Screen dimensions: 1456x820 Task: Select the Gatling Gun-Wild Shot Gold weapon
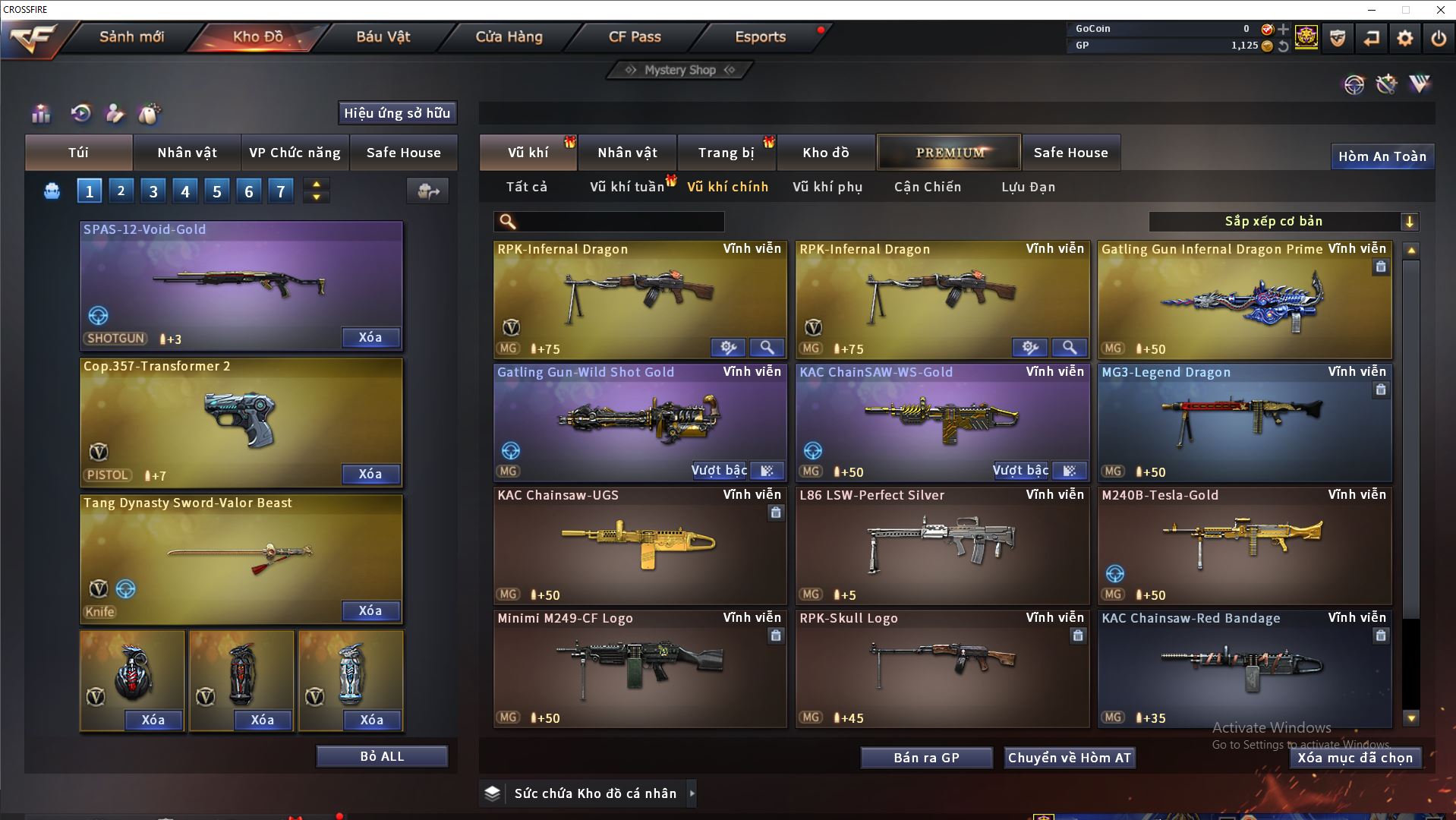[639, 422]
